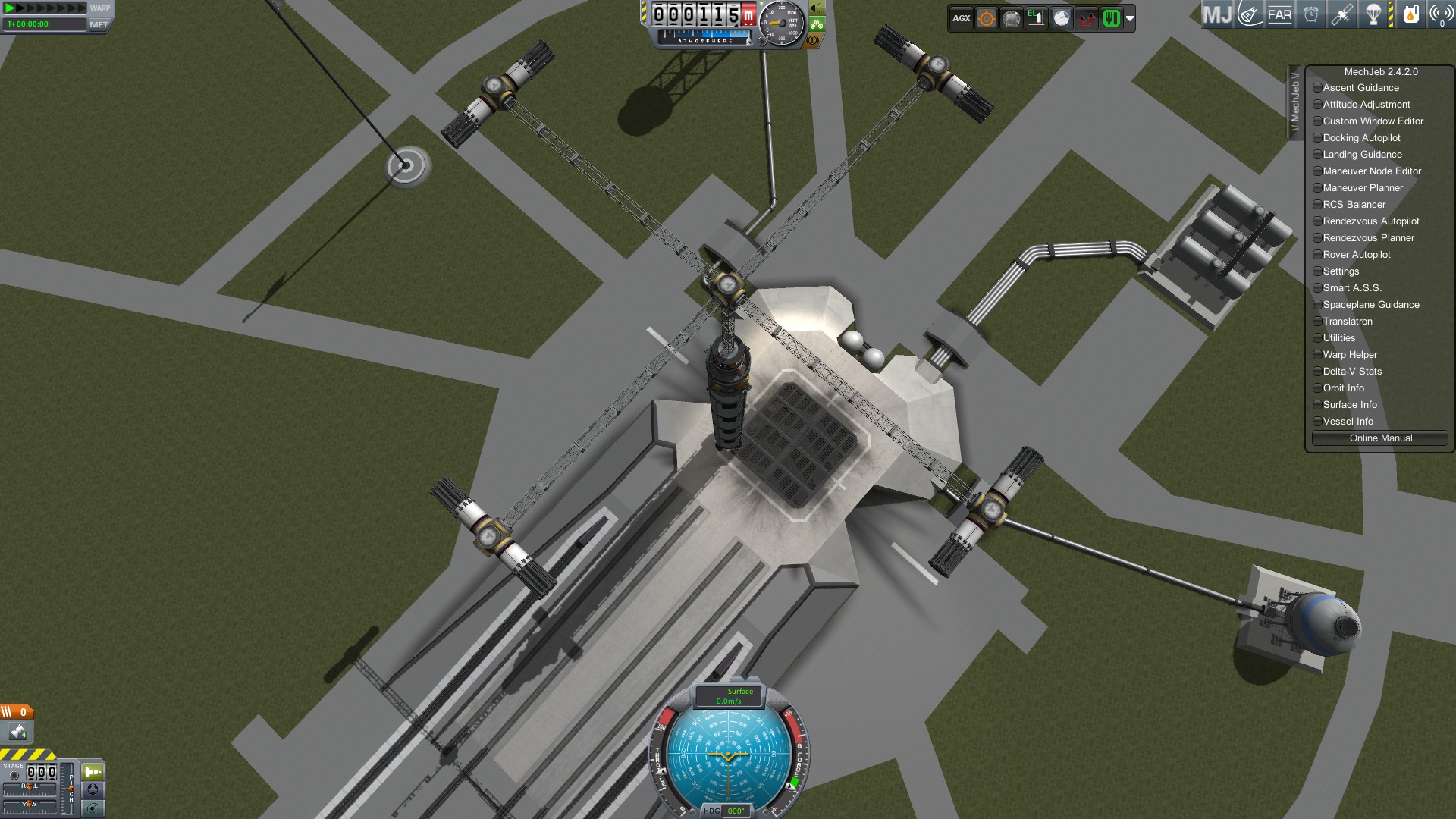Viewport: 1456px width, 819px height.
Task: Open MechJeb Smart A.S.S. module
Action: (1351, 288)
